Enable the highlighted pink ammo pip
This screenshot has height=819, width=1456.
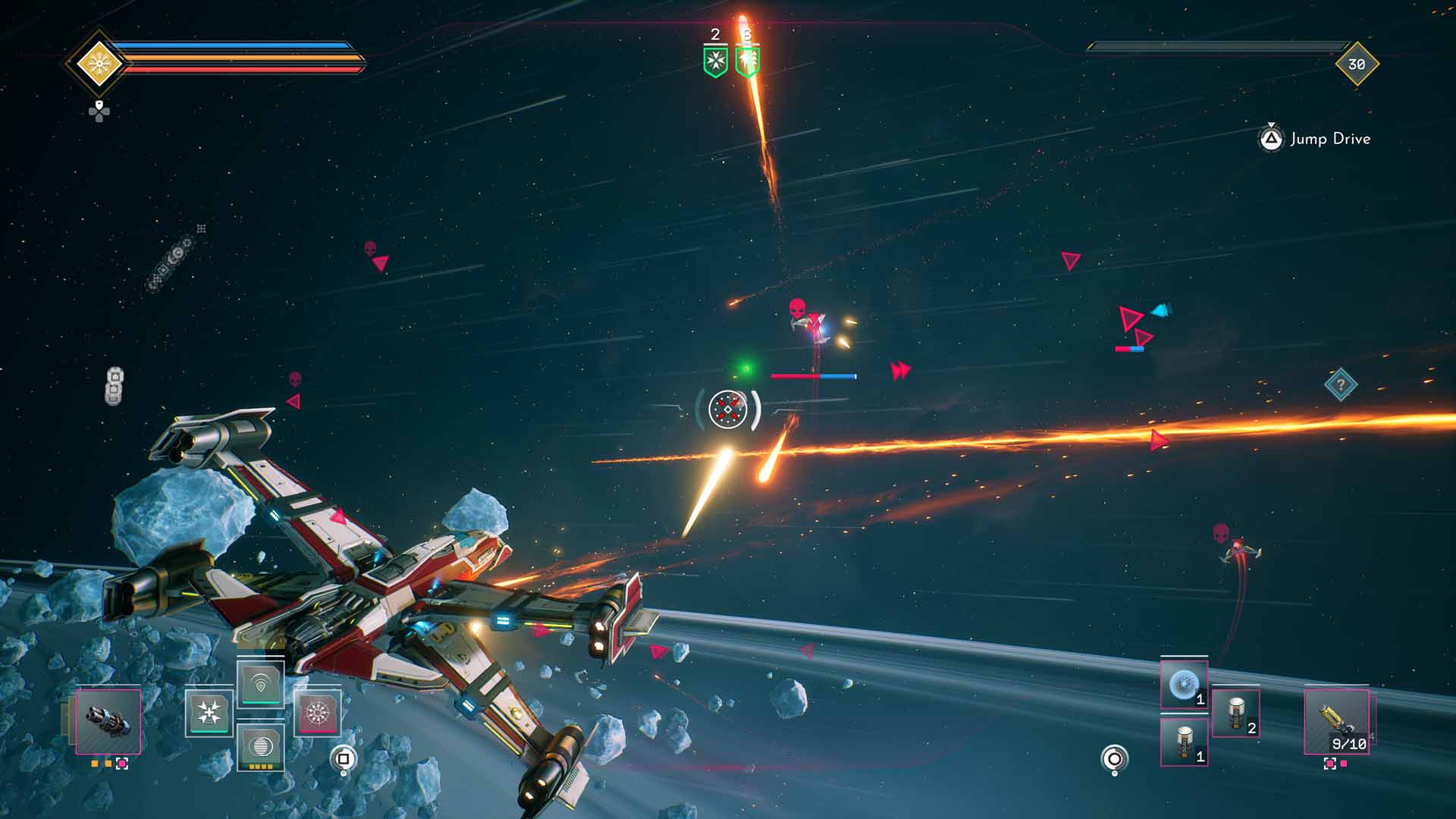click(x=122, y=765)
